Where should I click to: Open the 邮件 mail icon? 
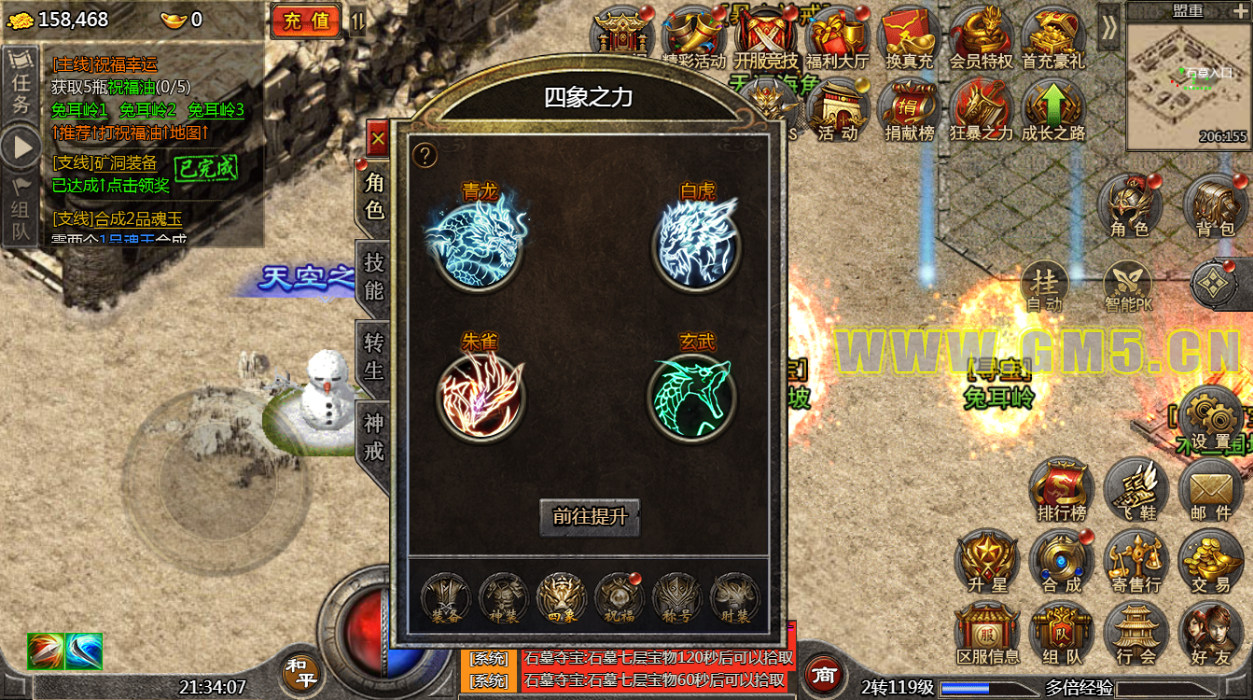[x=1211, y=491]
